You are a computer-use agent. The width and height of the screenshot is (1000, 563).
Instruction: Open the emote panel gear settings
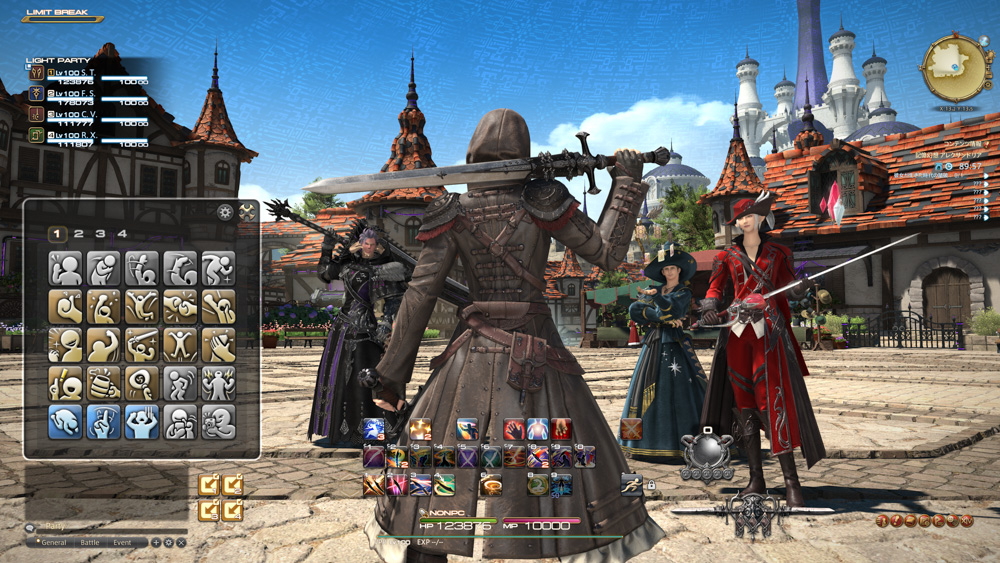(x=225, y=213)
